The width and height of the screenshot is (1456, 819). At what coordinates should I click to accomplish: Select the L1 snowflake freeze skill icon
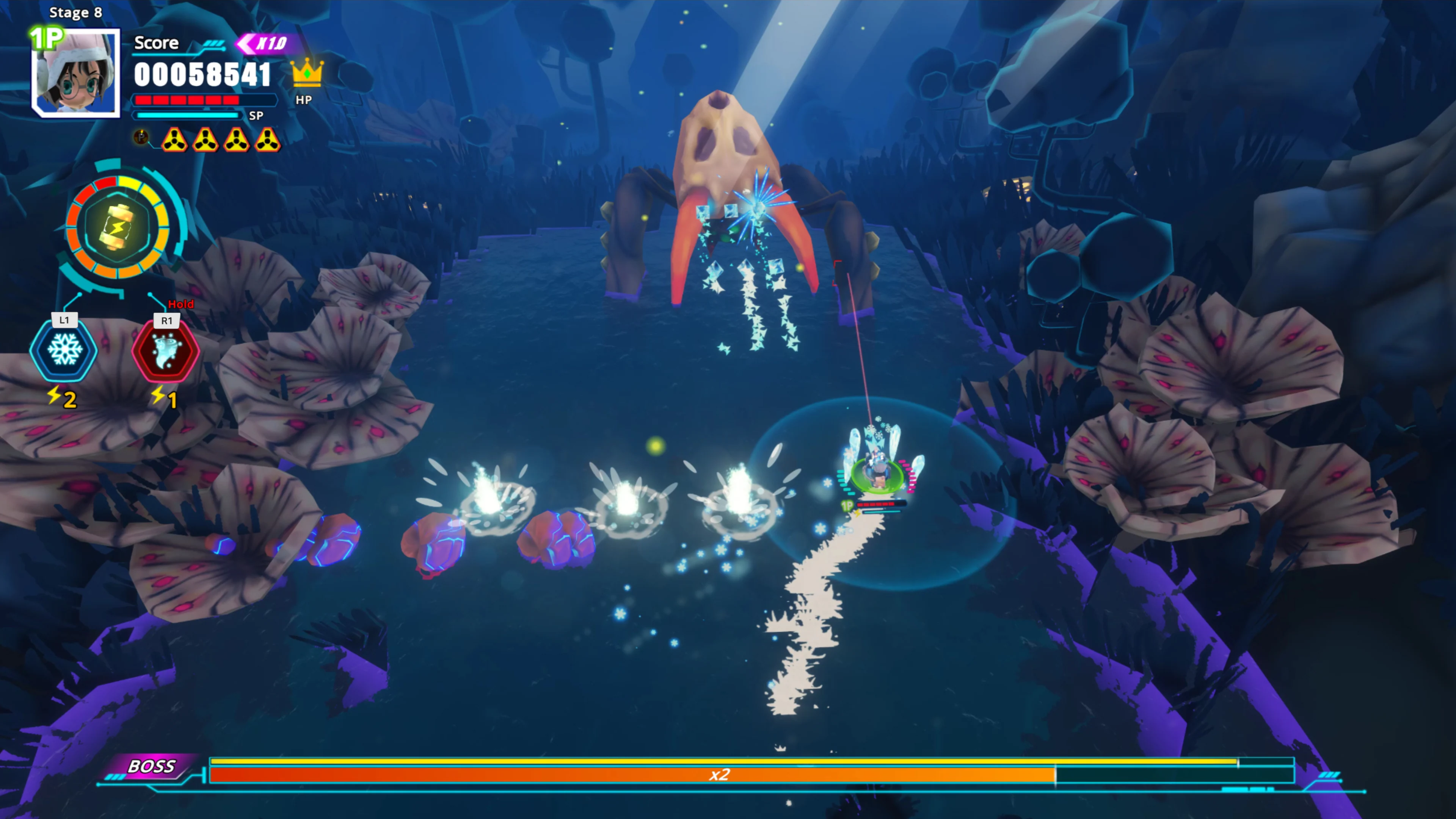64,350
